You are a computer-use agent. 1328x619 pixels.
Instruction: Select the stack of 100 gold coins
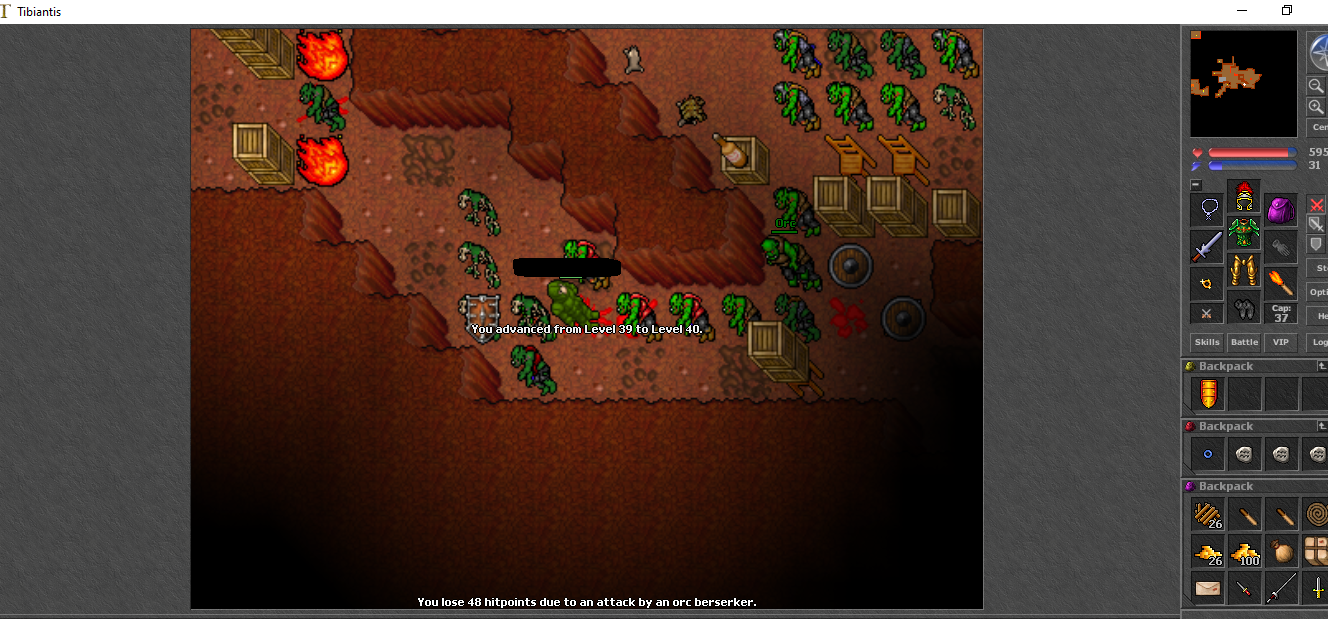point(1245,551)
